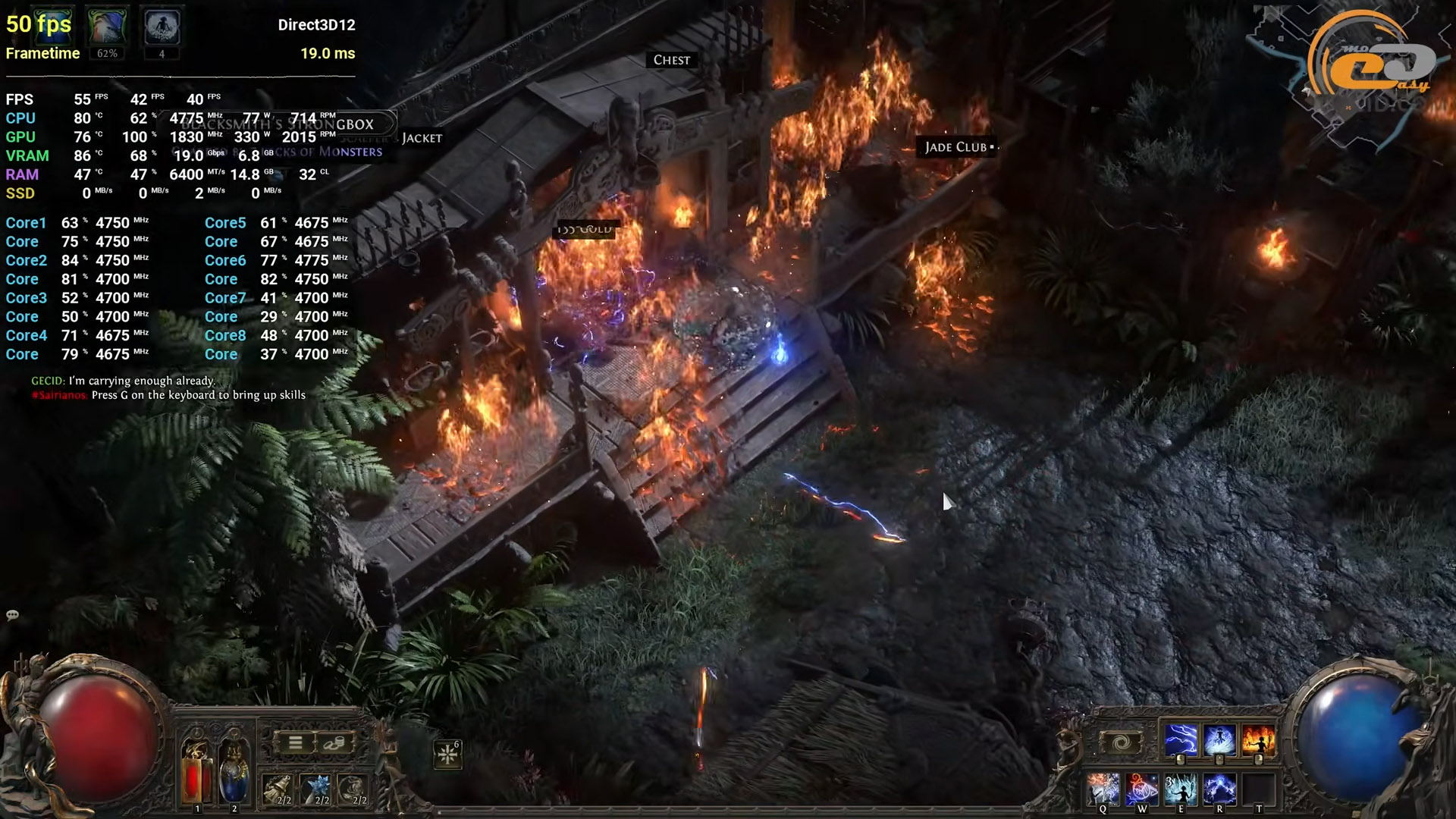Screen dimensions: 1456x819
Task: Activate the lightning bolt skill
Action: [x=1181, y=741]
